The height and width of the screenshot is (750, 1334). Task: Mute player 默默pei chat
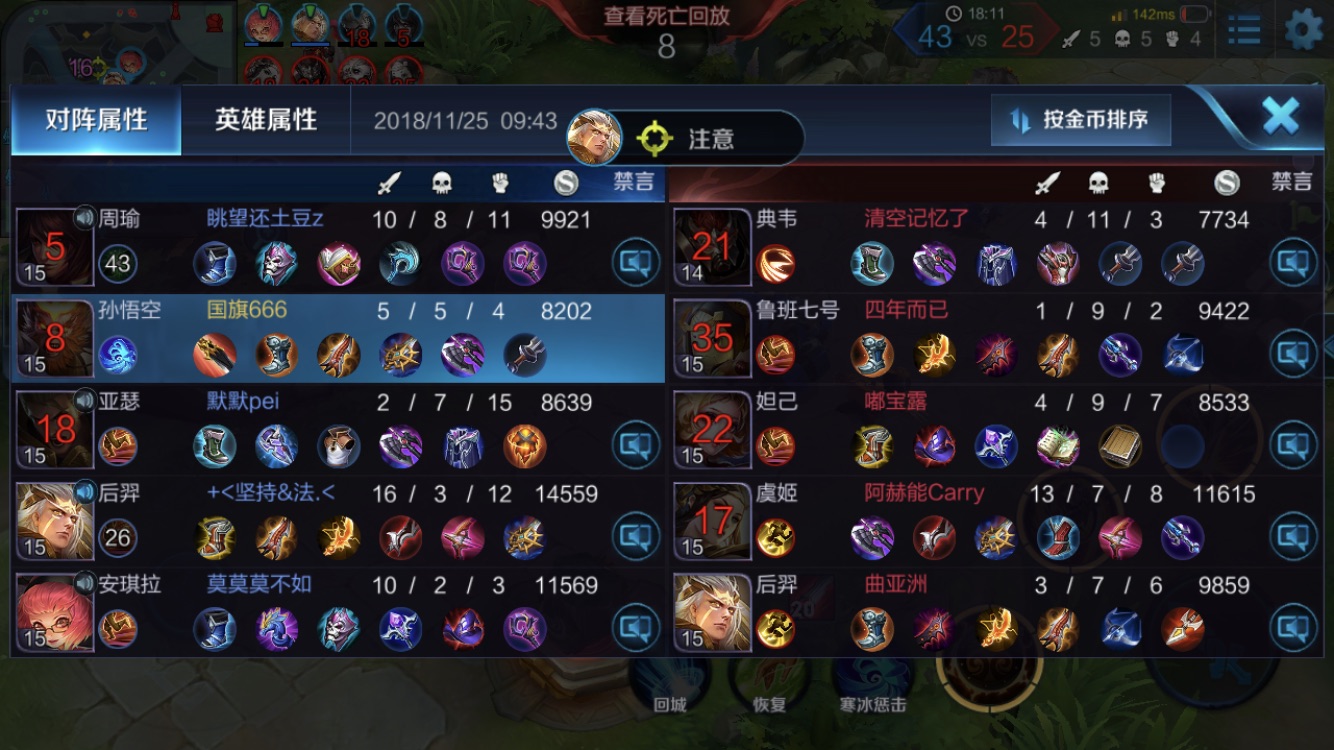tap(636, 445)
